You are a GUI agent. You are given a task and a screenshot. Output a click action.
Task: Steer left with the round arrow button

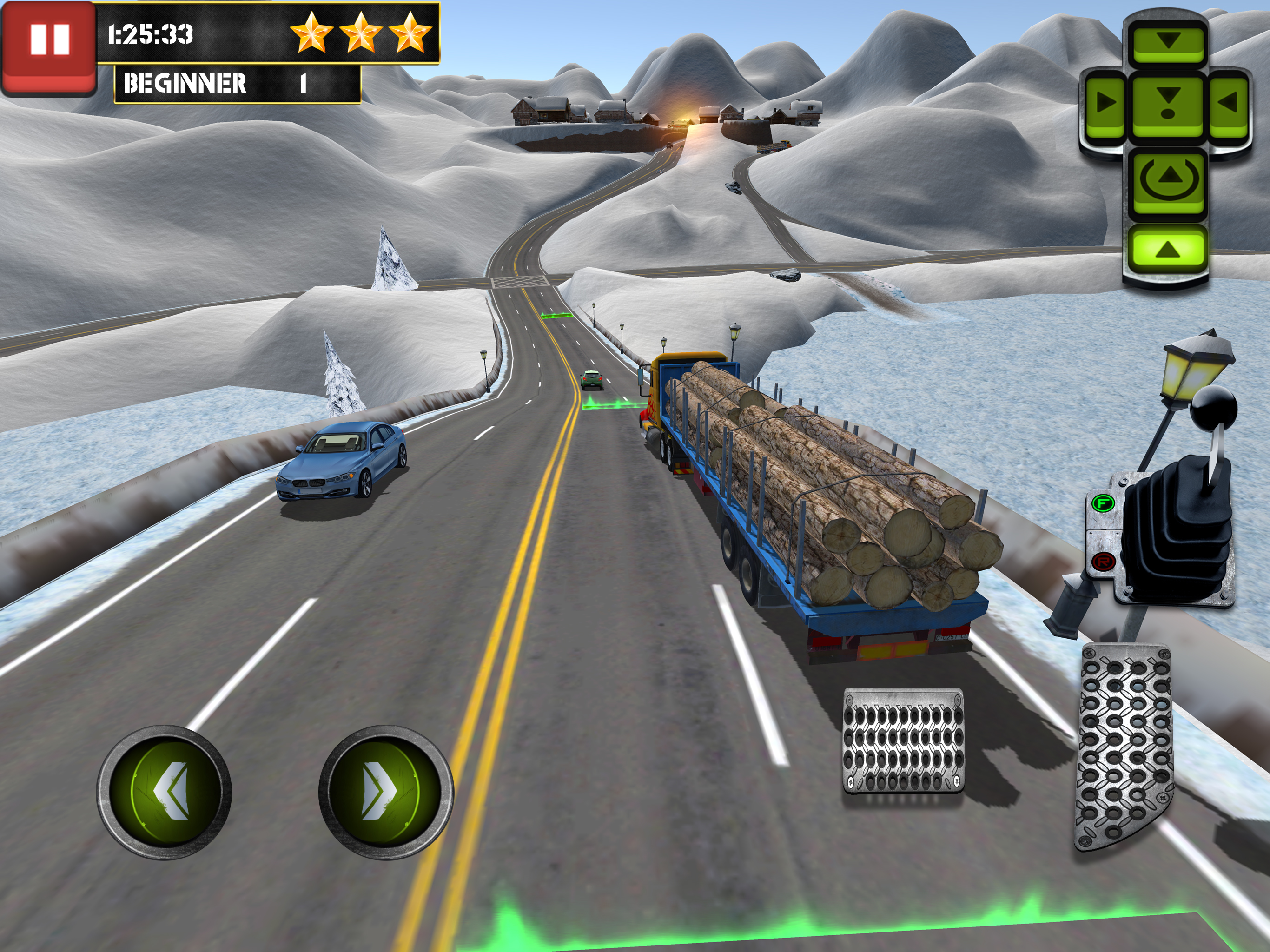point(164,792)
